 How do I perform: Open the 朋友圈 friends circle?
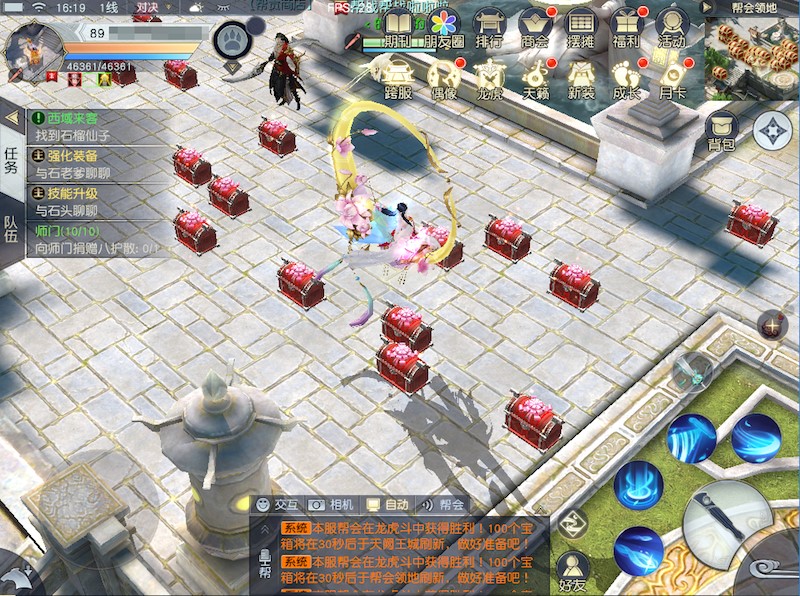click(443, 28)
